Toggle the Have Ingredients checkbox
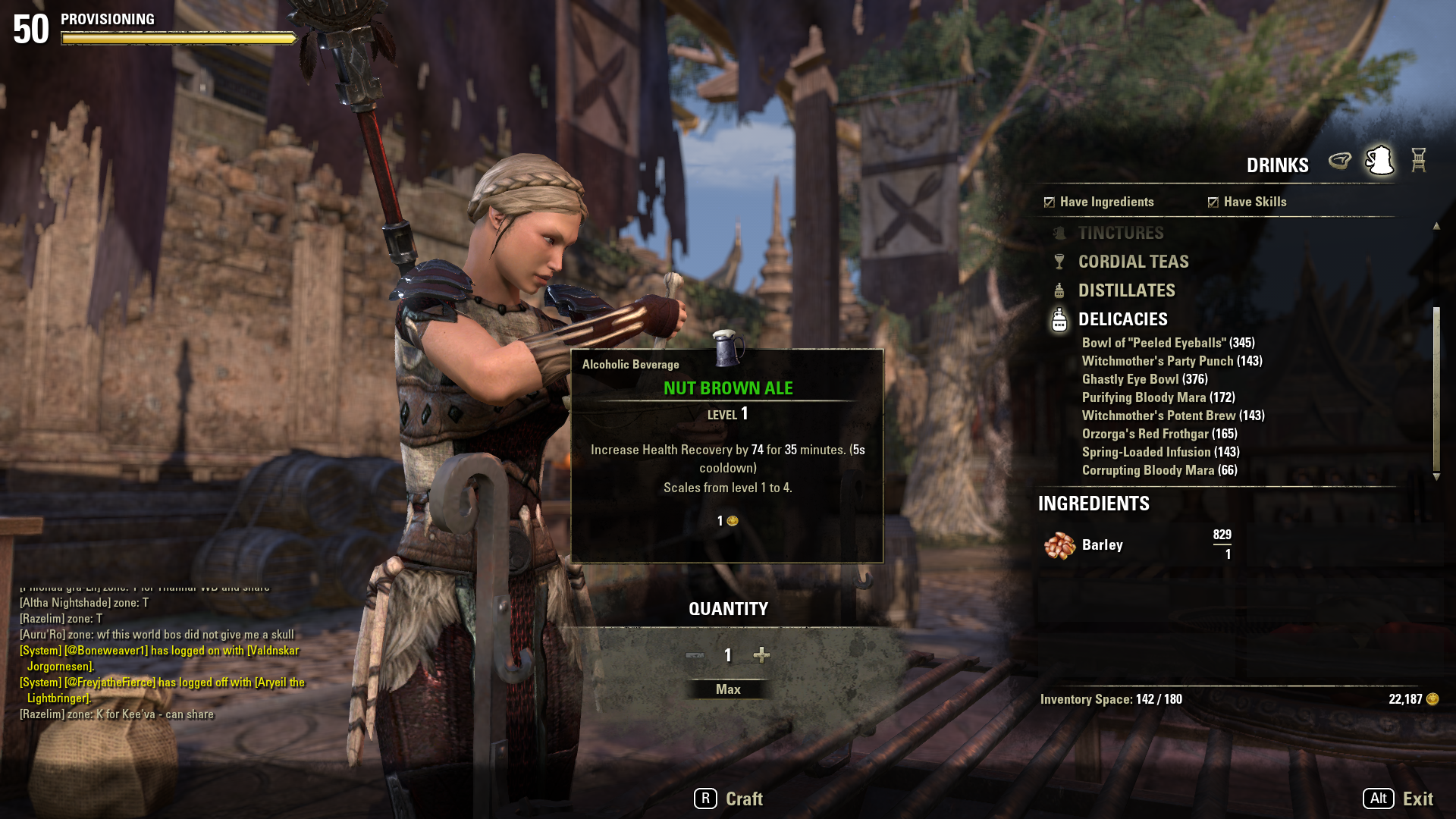This screenshot has height=819, width=1456. coord(1050,202)
